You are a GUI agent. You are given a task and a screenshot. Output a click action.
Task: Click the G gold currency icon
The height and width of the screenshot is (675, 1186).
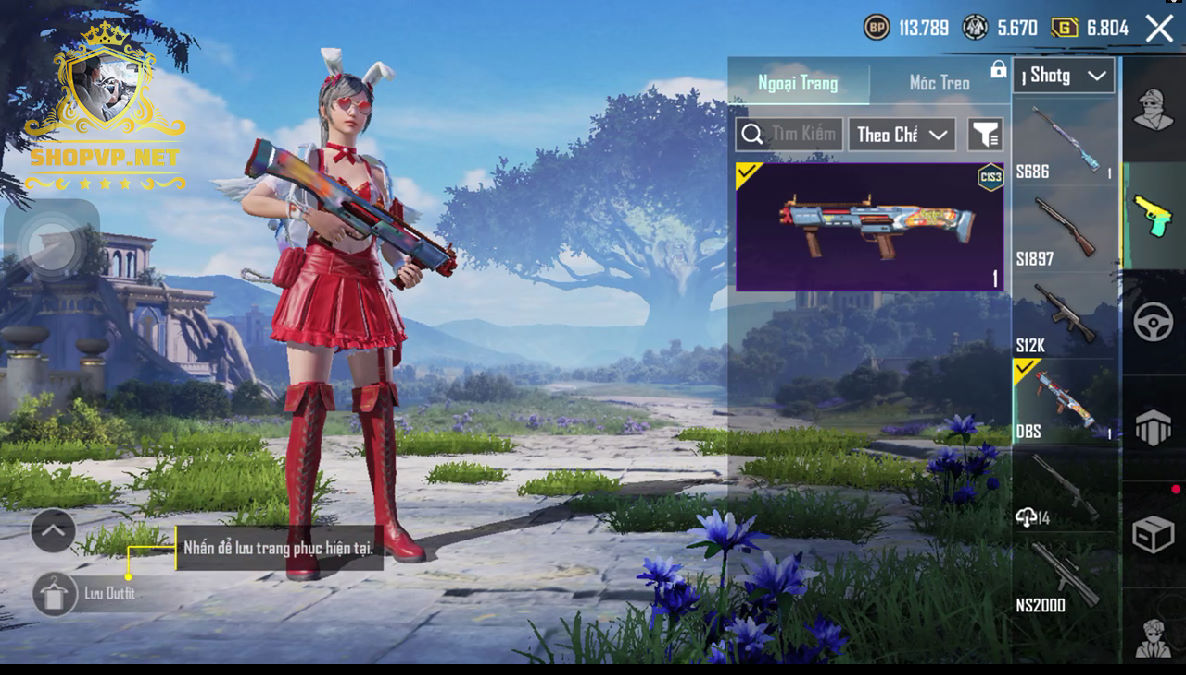click(1065, 28)
